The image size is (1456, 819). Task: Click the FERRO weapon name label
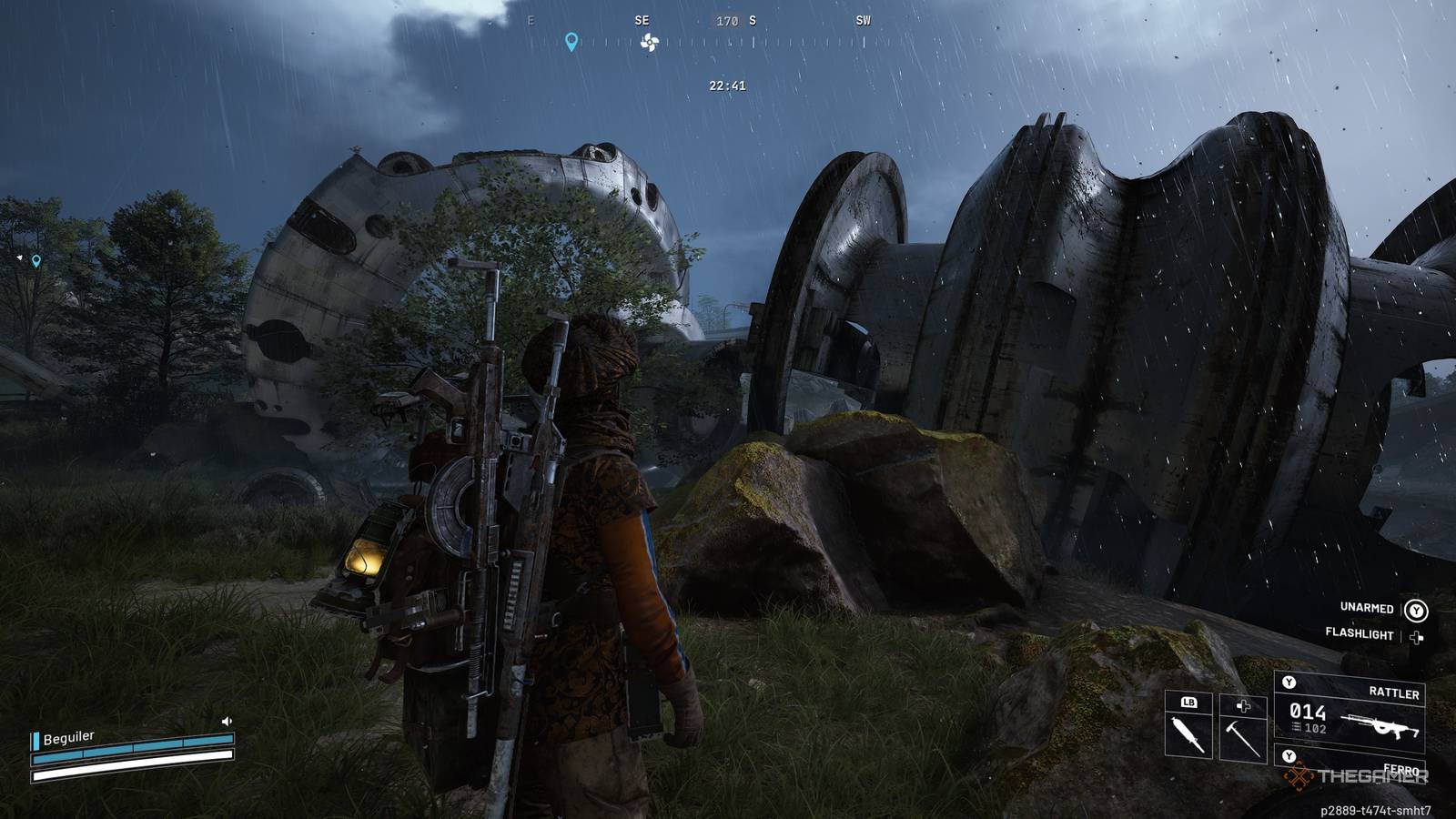coord(1401,769)
